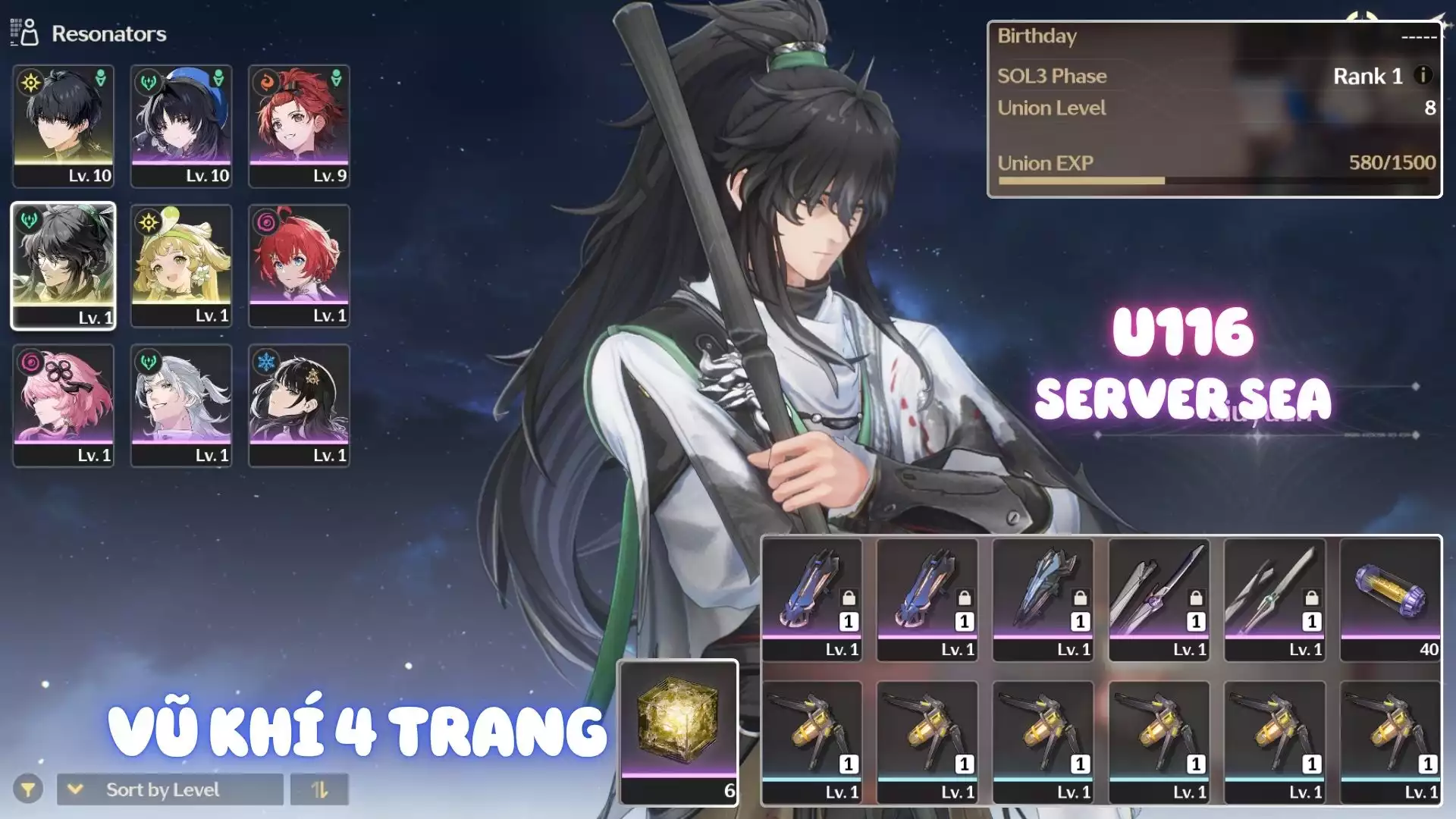Image resolution: width=1456 pixels, height=819 pixels.
Task: Click the SOL3 Phase info icon
Action: click(1423, 75)
